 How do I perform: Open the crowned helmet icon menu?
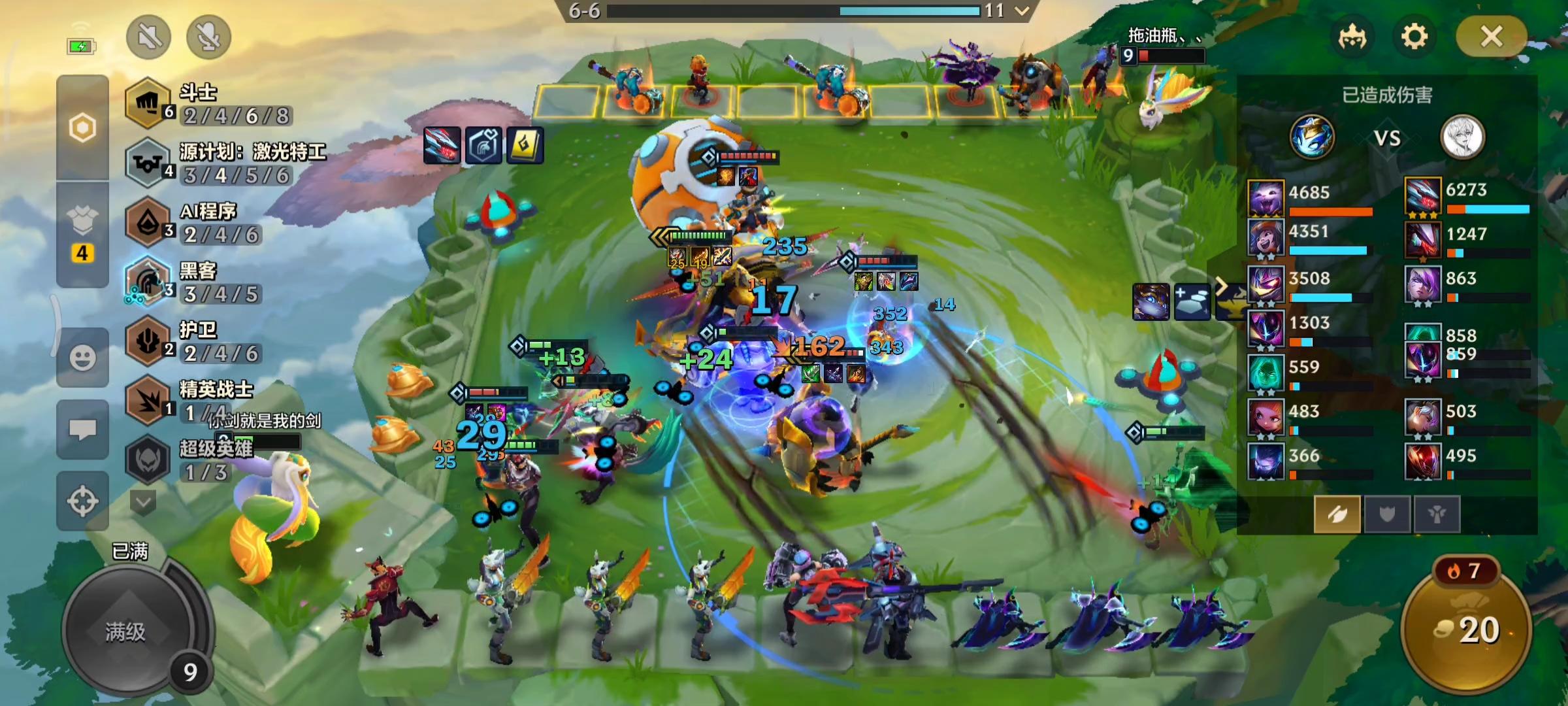click(x=1352, y=37)
